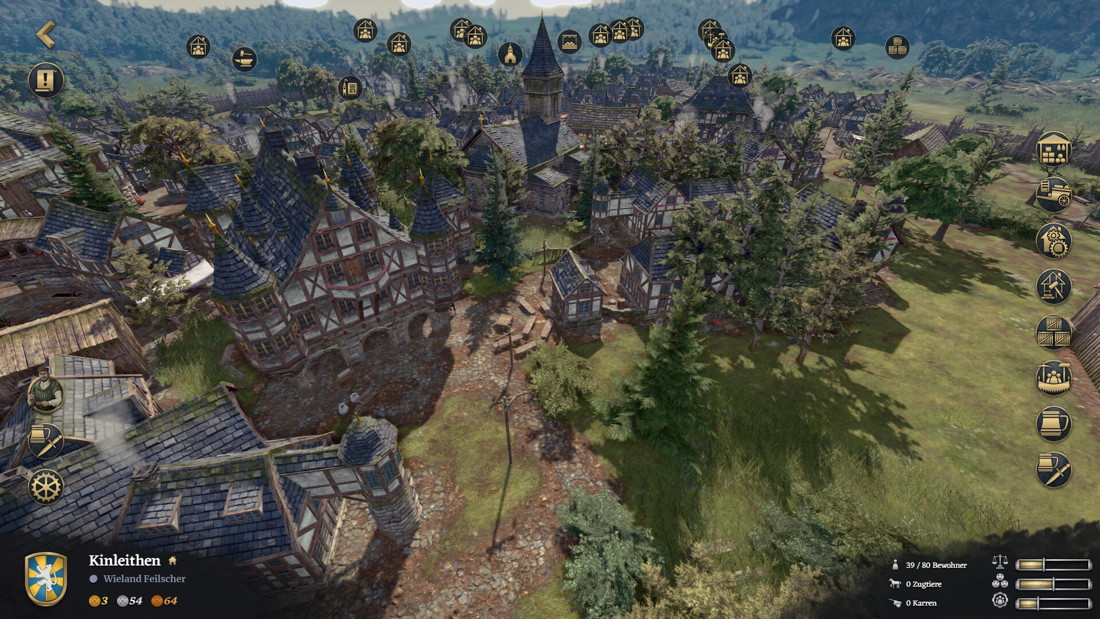
Task: Select the twin gears production icon
Action: pos(1053,240)
